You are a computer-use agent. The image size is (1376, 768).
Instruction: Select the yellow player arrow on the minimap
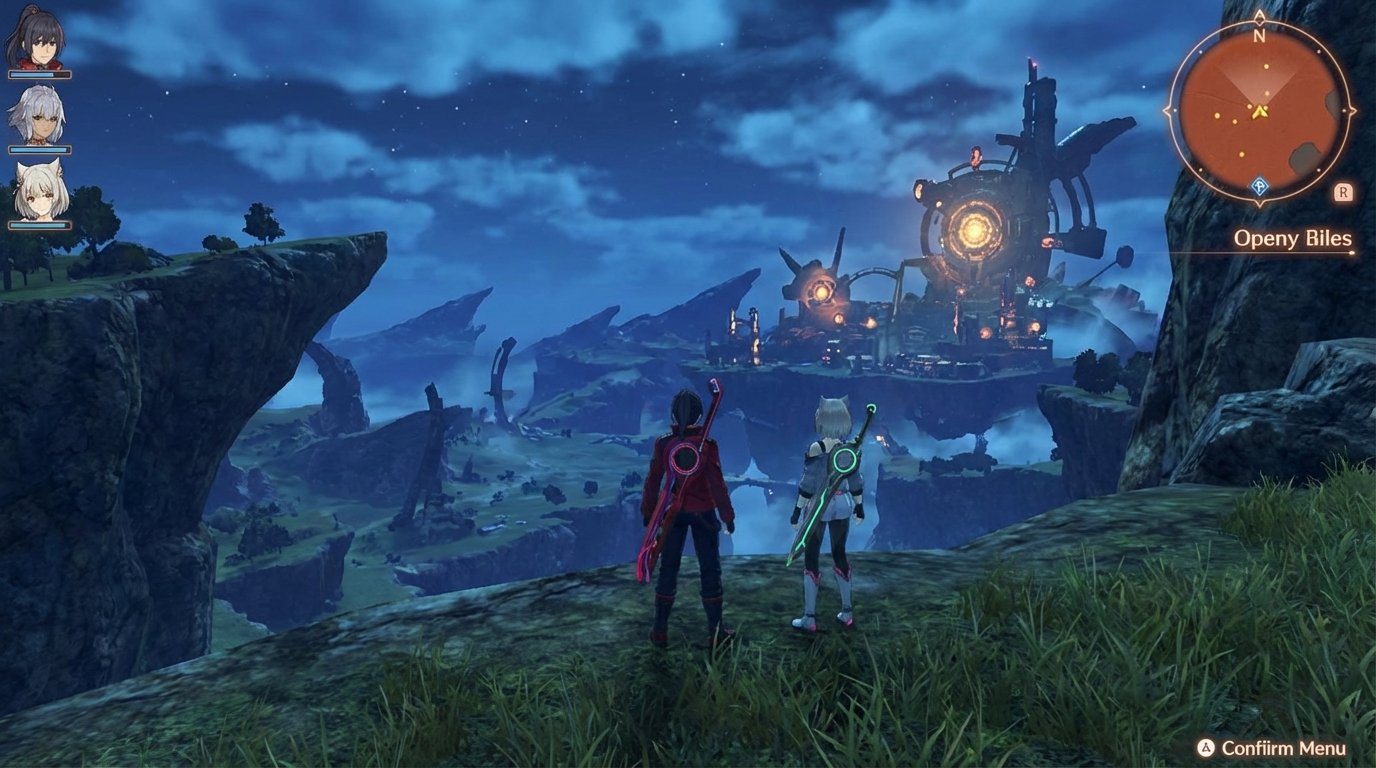[1258, 112]
